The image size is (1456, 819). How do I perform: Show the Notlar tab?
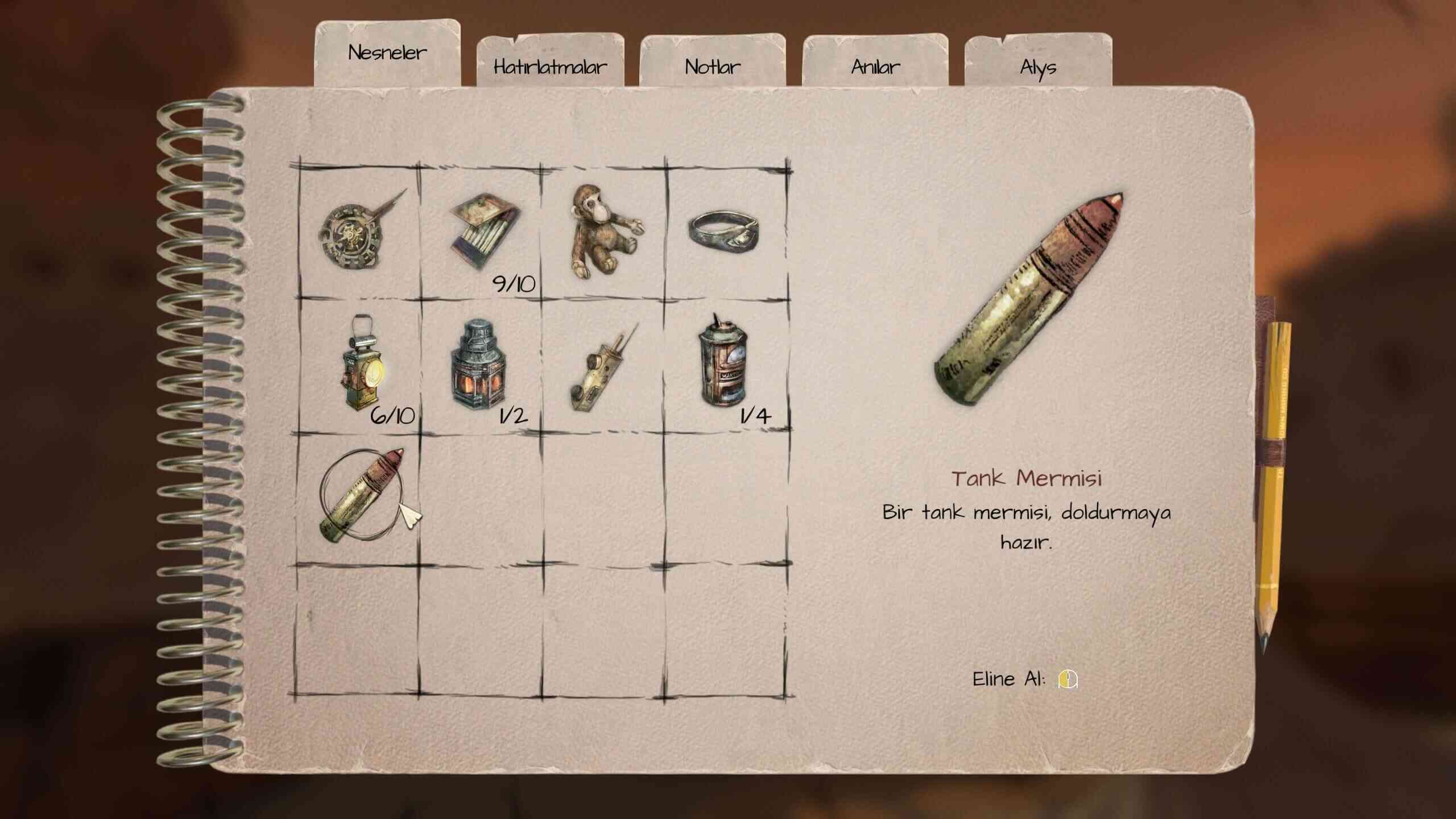click(713, 67)
